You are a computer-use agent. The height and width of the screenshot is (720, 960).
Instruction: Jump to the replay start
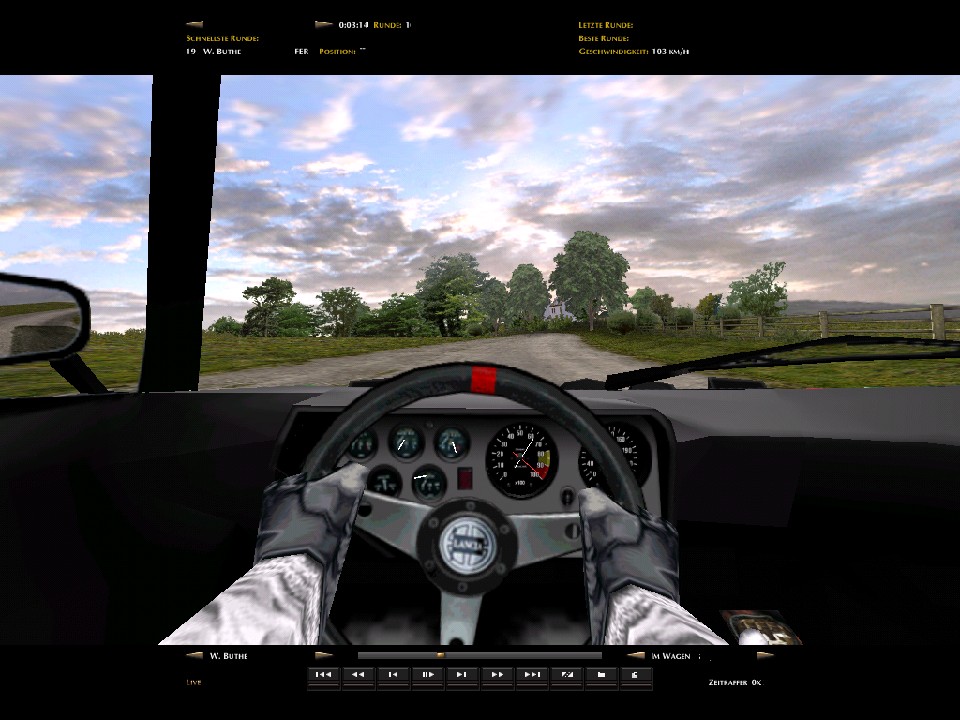point(323,675)
